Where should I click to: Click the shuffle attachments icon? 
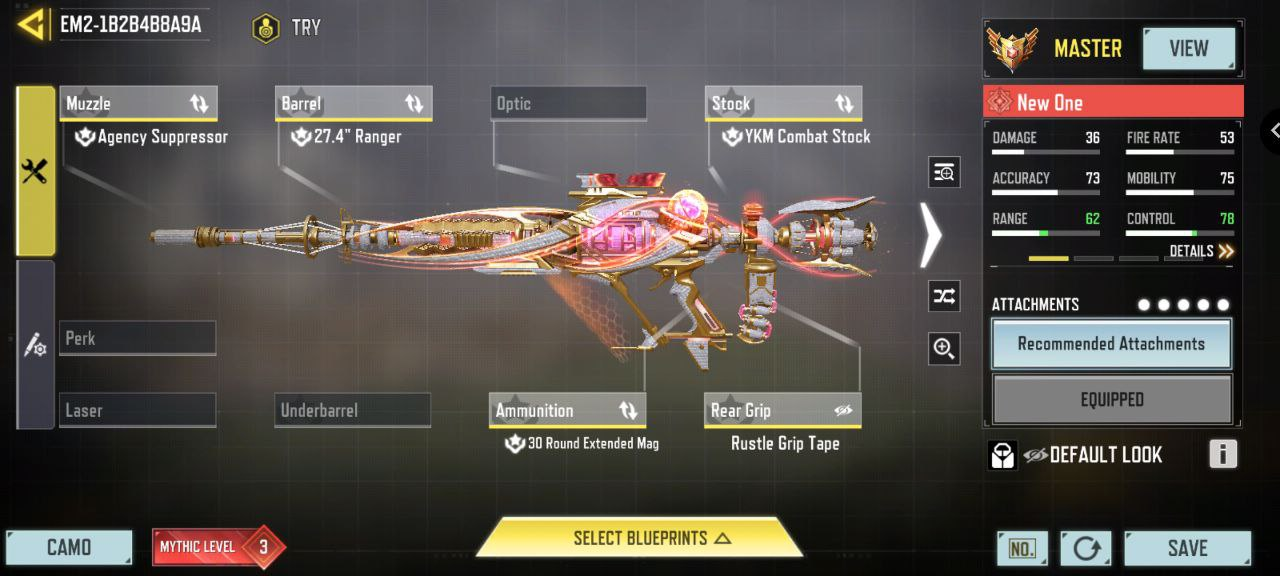click(944, 296)
